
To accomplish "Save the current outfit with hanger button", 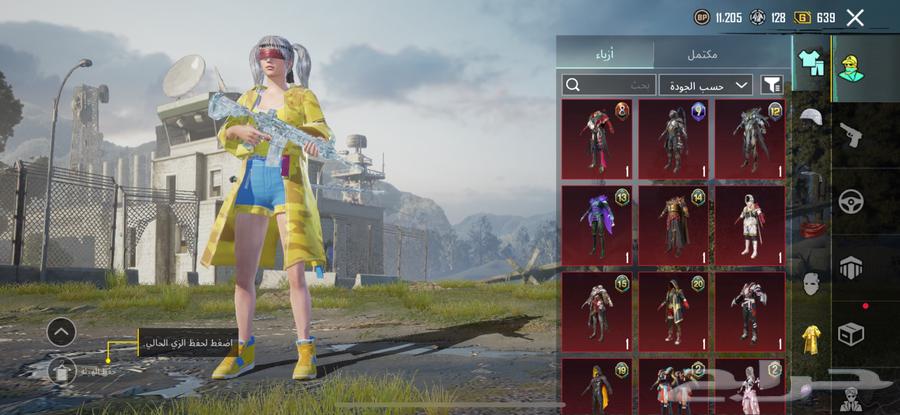I will pyautogui.click(x=61, y=372).
